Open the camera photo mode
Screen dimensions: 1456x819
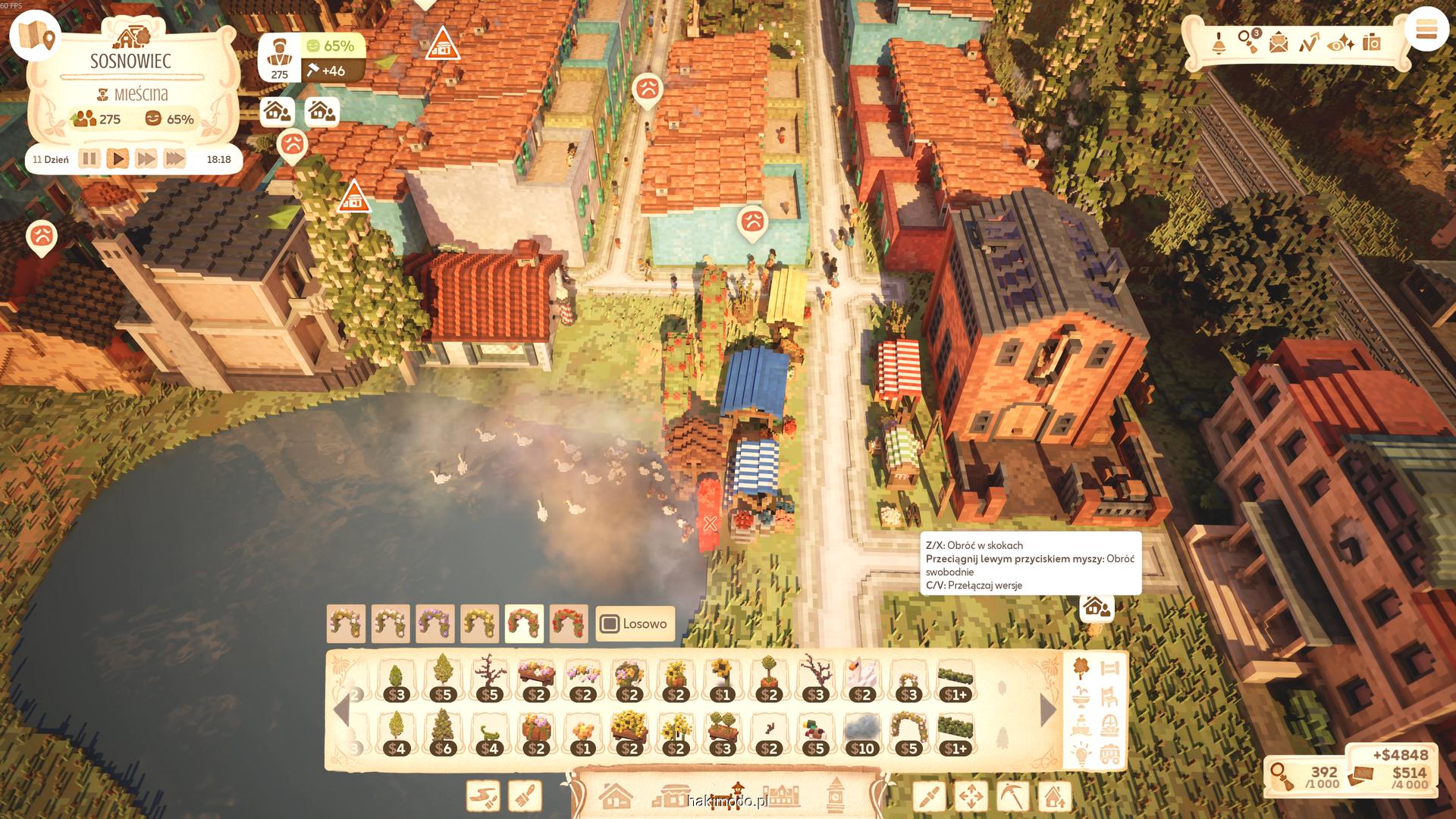(x=1371, y=42)
